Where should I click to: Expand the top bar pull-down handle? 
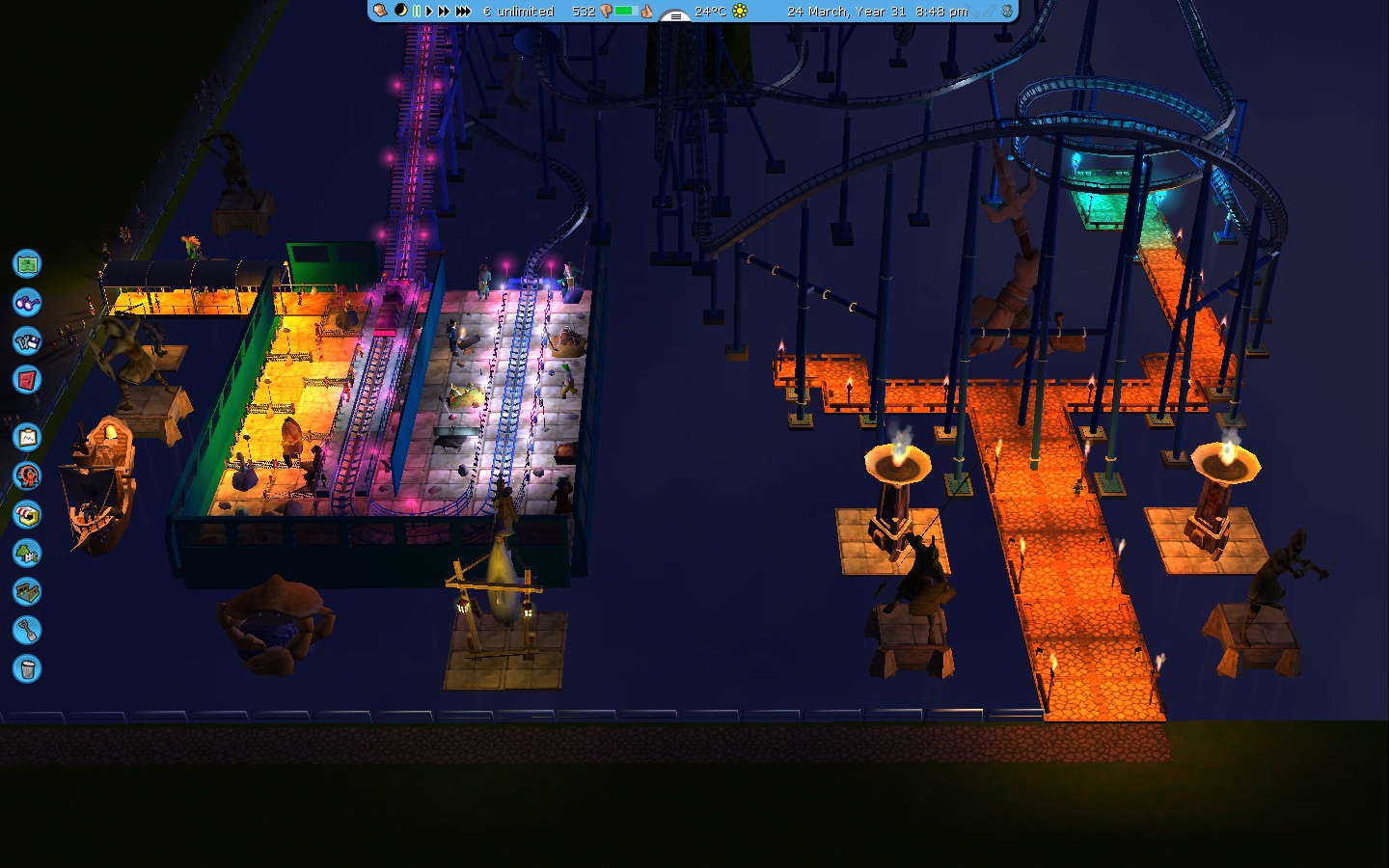pos(675,15)
